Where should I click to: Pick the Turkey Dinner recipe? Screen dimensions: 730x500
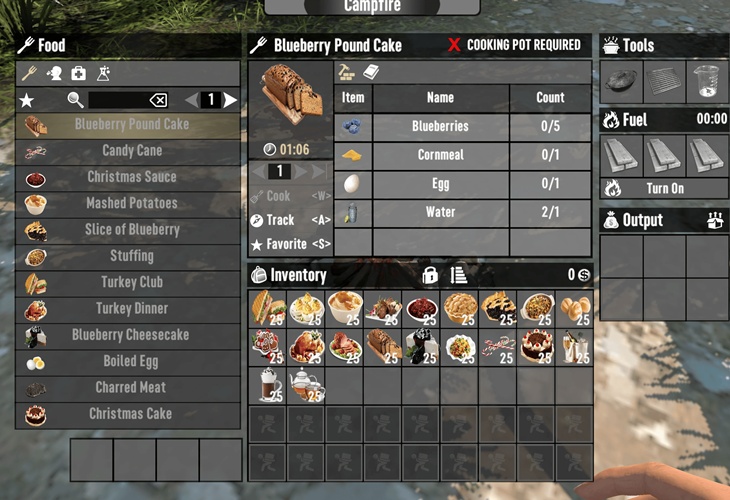click(x=130, y=309)
